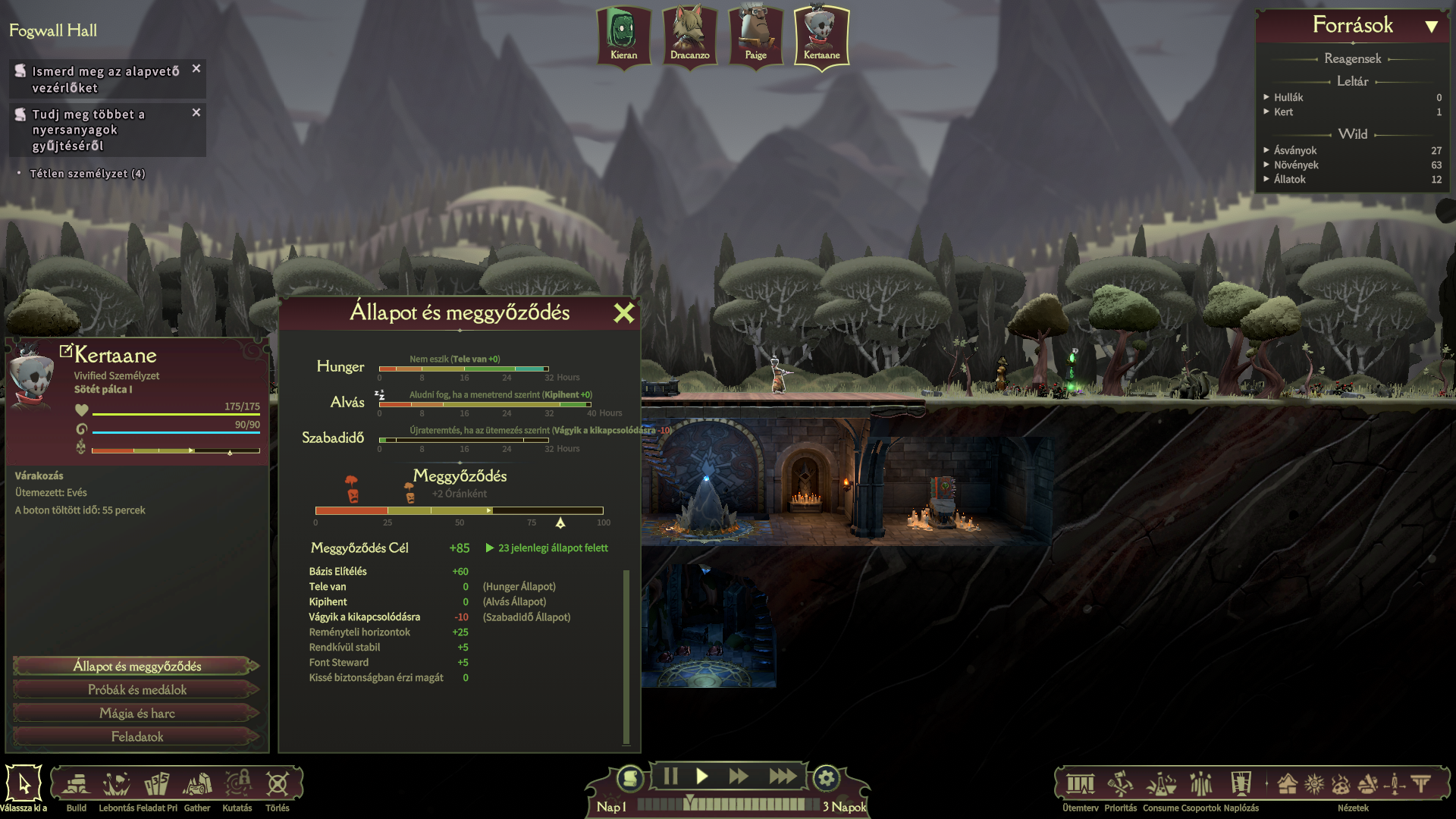Pause the game
1456x819 pixels.
click(x=670, y=777)
